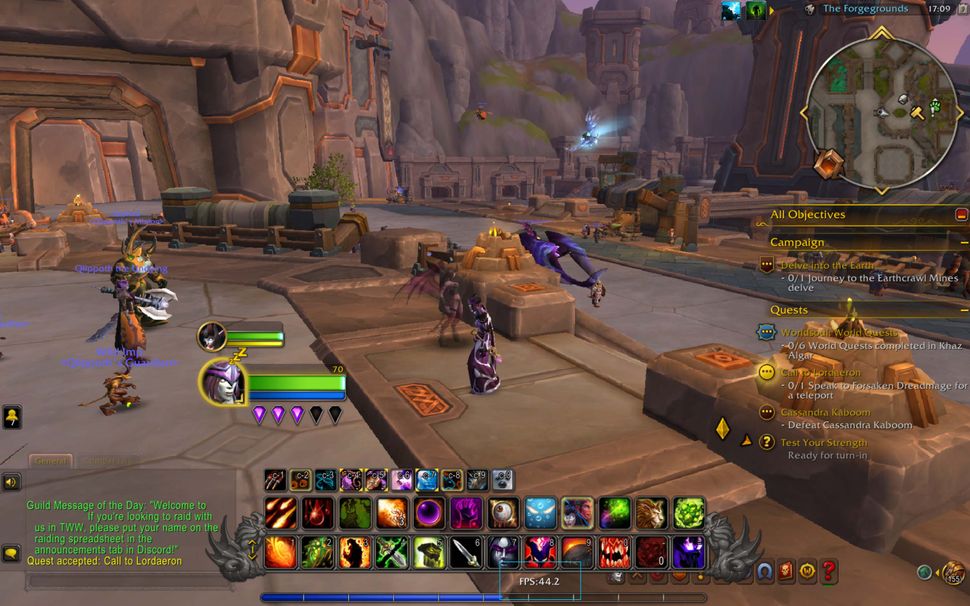The height and width of the screenshot is (606, 970).
Task: Click the zone name The Forgegrounds
Action: [865, 9]
